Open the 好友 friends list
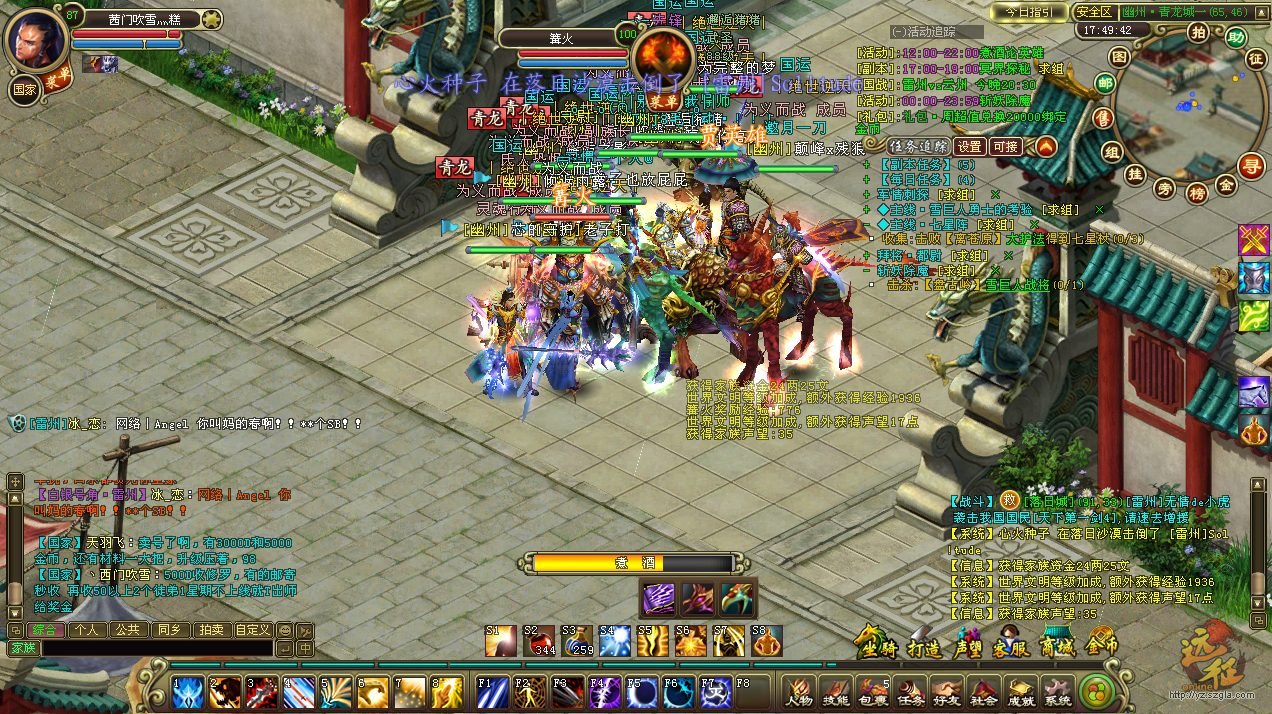 pyautogui.click(x=946, y=690)
